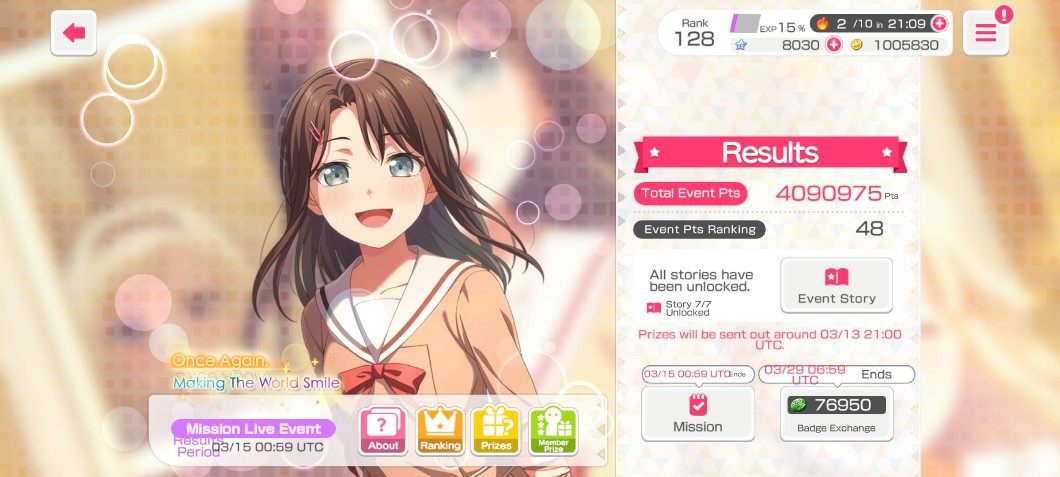Go back with the pink arrow button
The image size is (1060, 477).
click(74, 33)
